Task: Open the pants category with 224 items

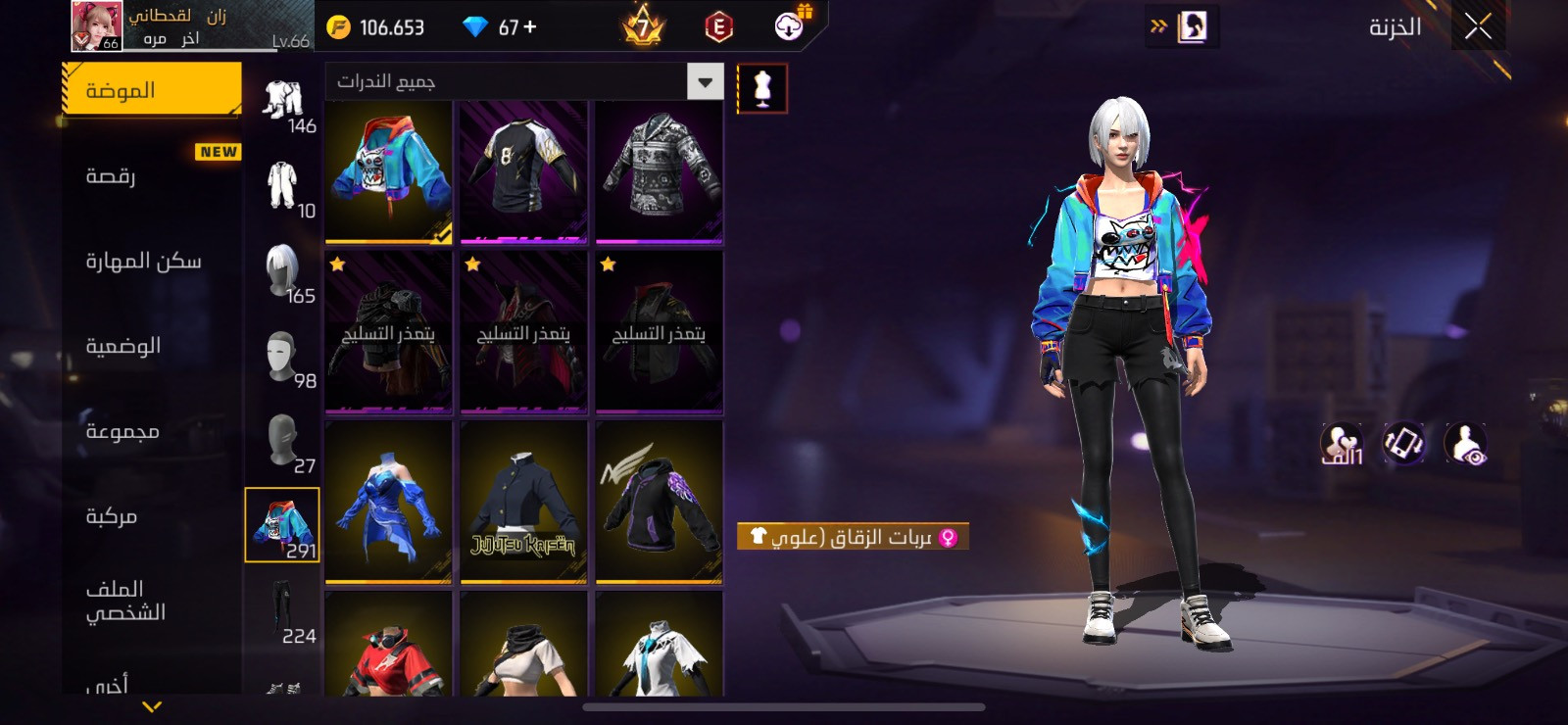Action: (283, 610)
